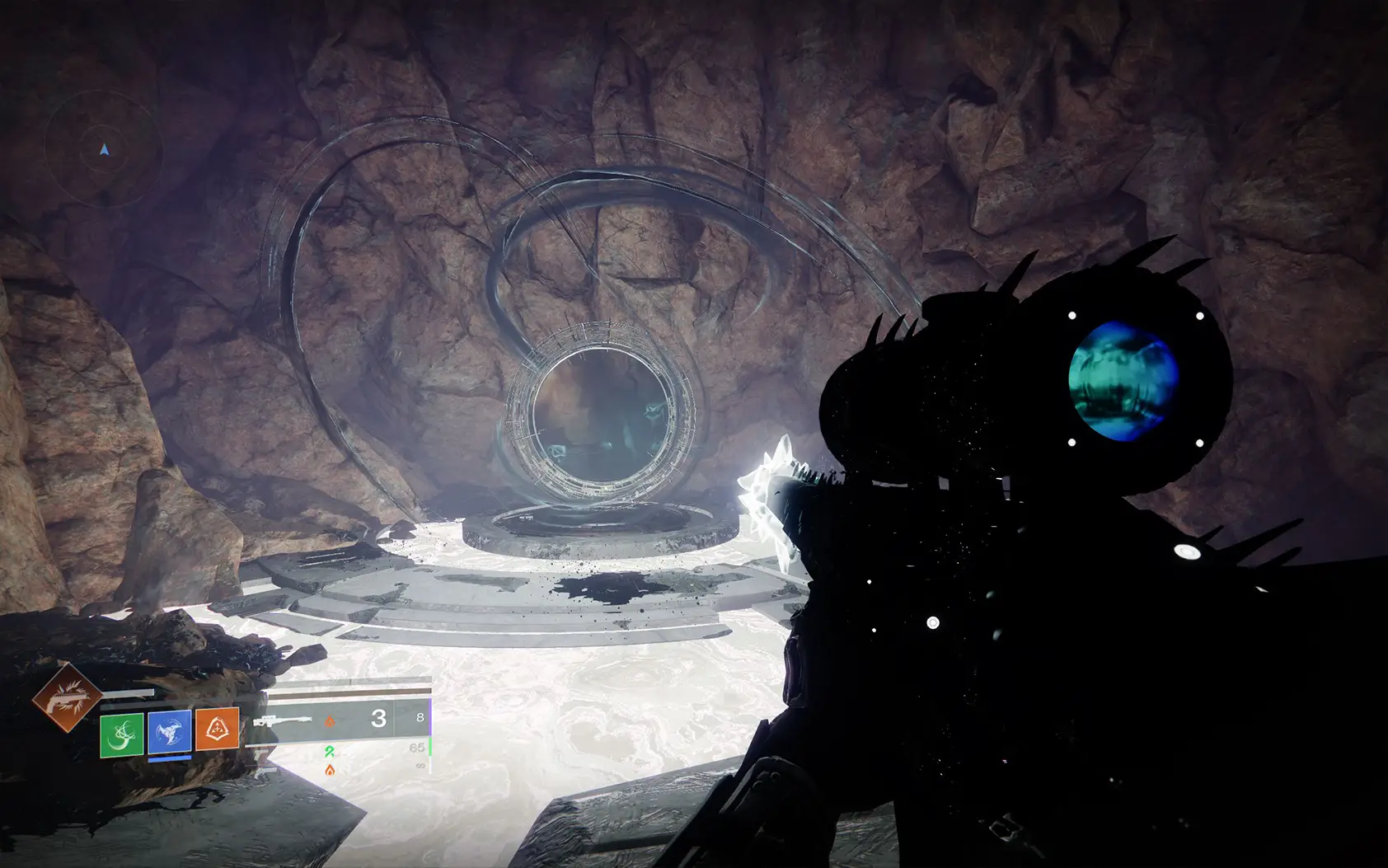Image resolution: width=1388 pixels, height=868 pixels.
Task: Expand the special reserve reading 65
Action: click(x=415, y=748)
